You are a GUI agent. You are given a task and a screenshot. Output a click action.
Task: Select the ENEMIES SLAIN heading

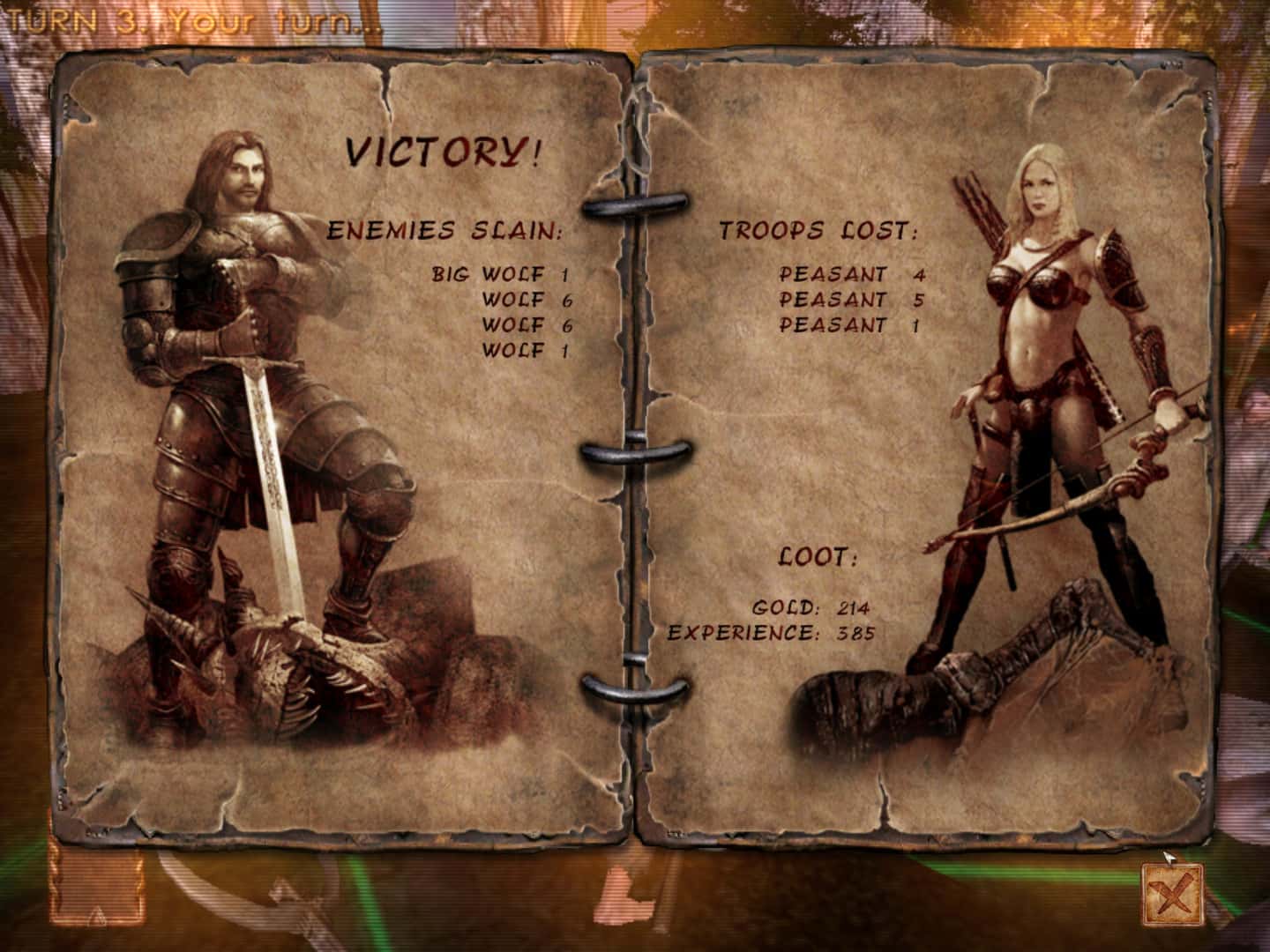point(444,229)
